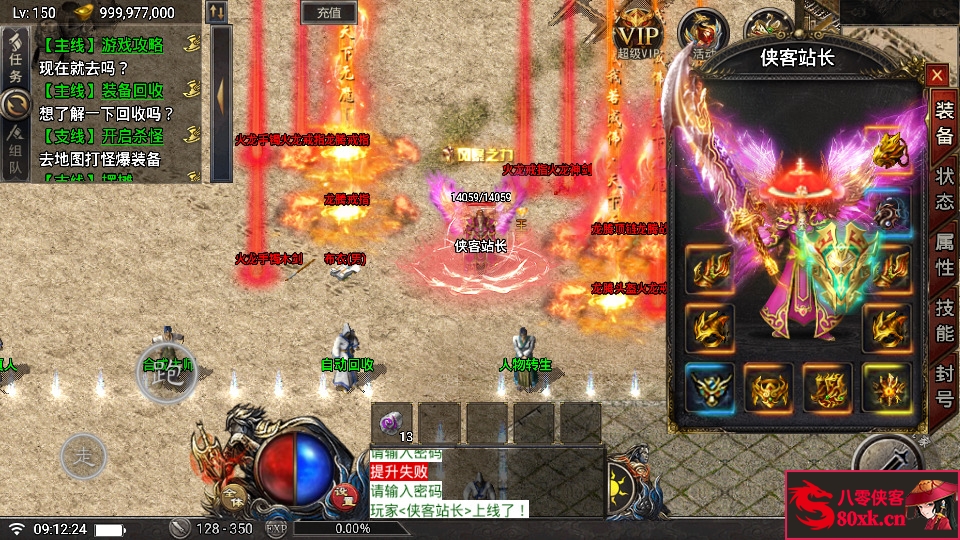Image resolution: width=960 pixels, height=540 pixels.
Task: Tap the 走 walk button
Action: pyautogui.click(x=83, y=458)
